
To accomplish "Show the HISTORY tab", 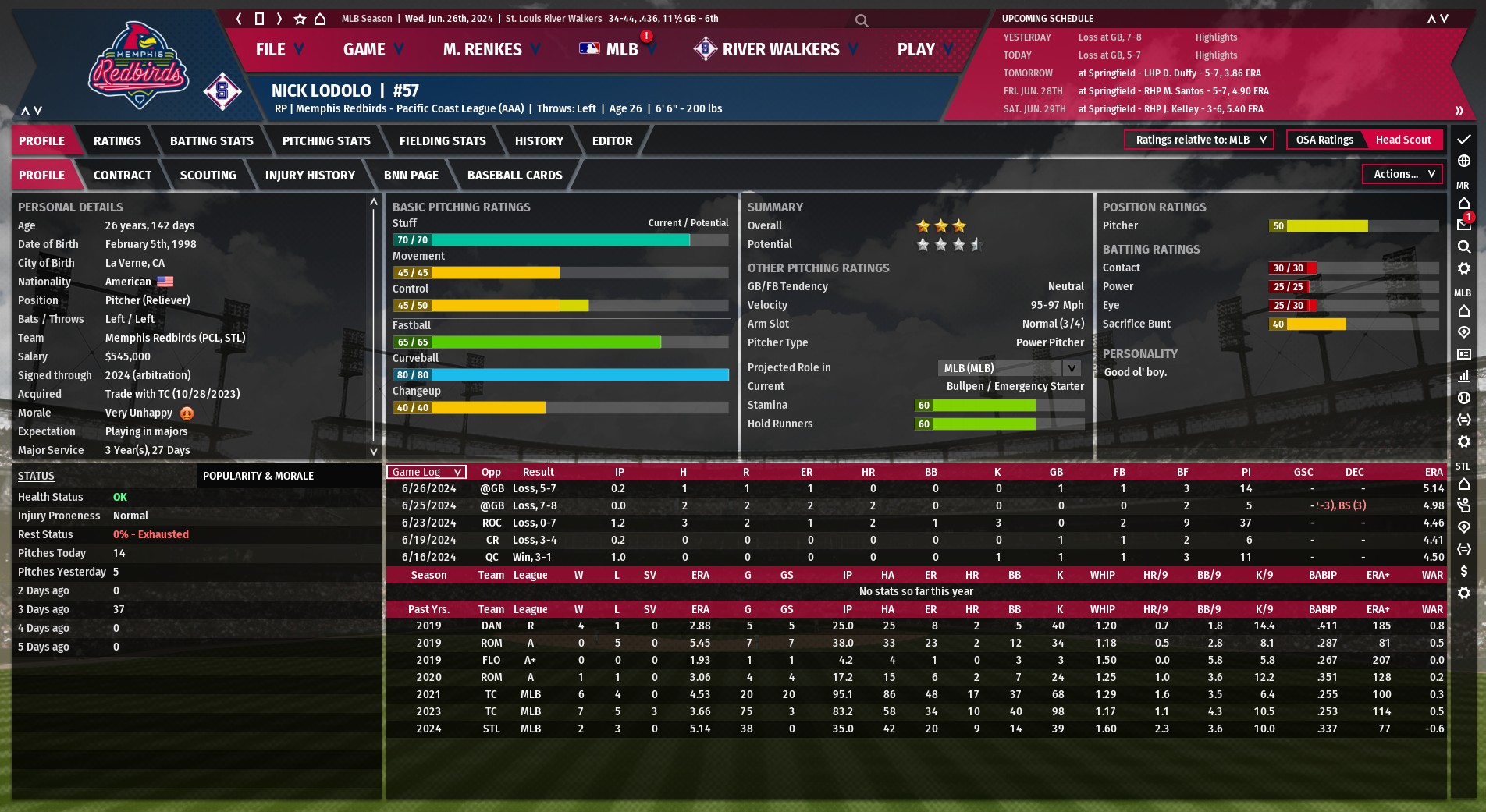I will tap(539, 141).
